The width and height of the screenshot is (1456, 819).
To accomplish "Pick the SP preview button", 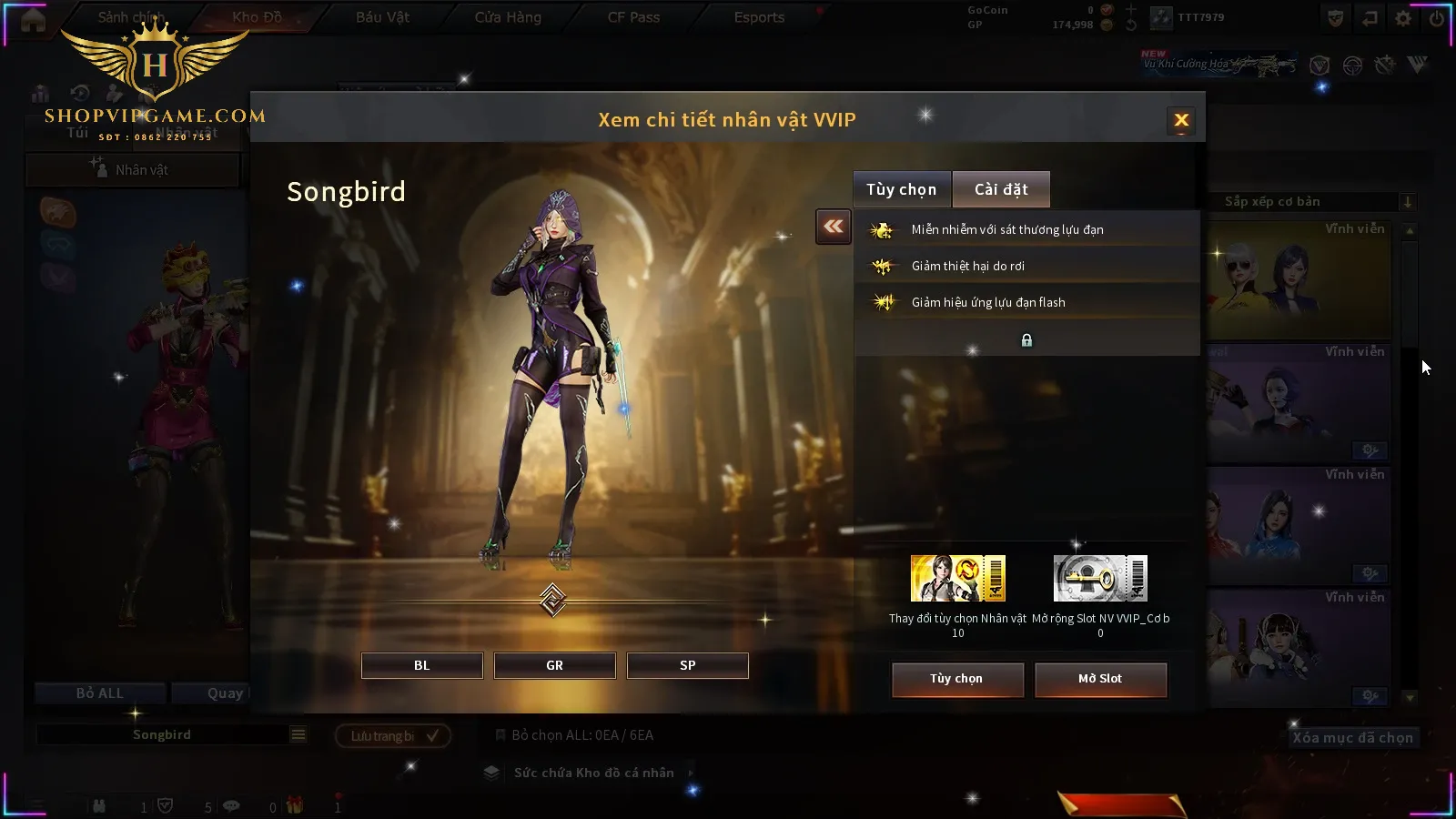I will [x=687, y=665].
